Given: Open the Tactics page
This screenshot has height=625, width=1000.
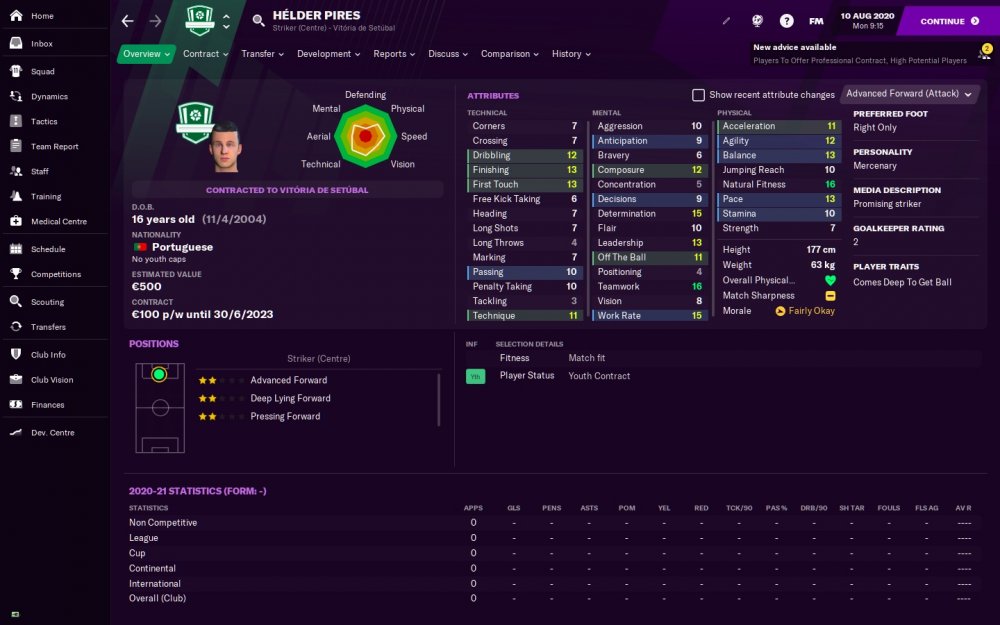Looking at the screenshot, I should click(44, 121).
